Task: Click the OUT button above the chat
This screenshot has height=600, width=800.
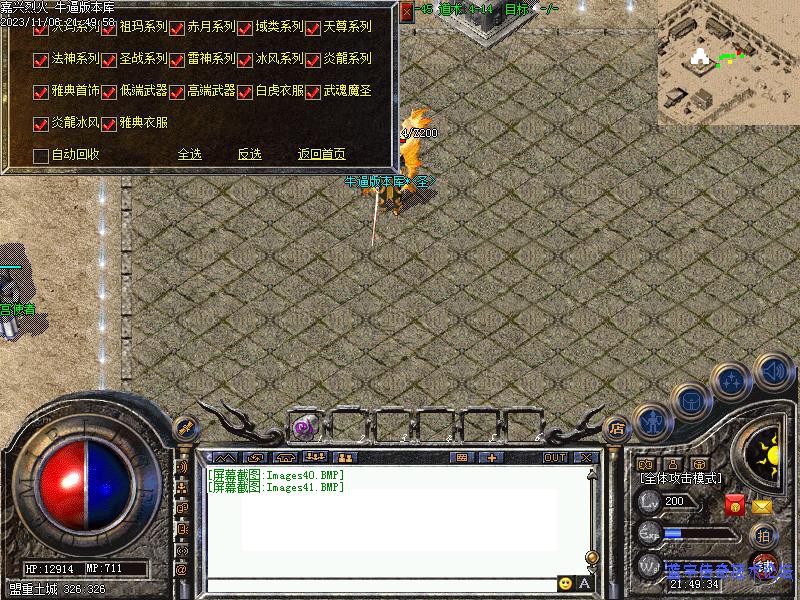Action: (x=555, y=457)
